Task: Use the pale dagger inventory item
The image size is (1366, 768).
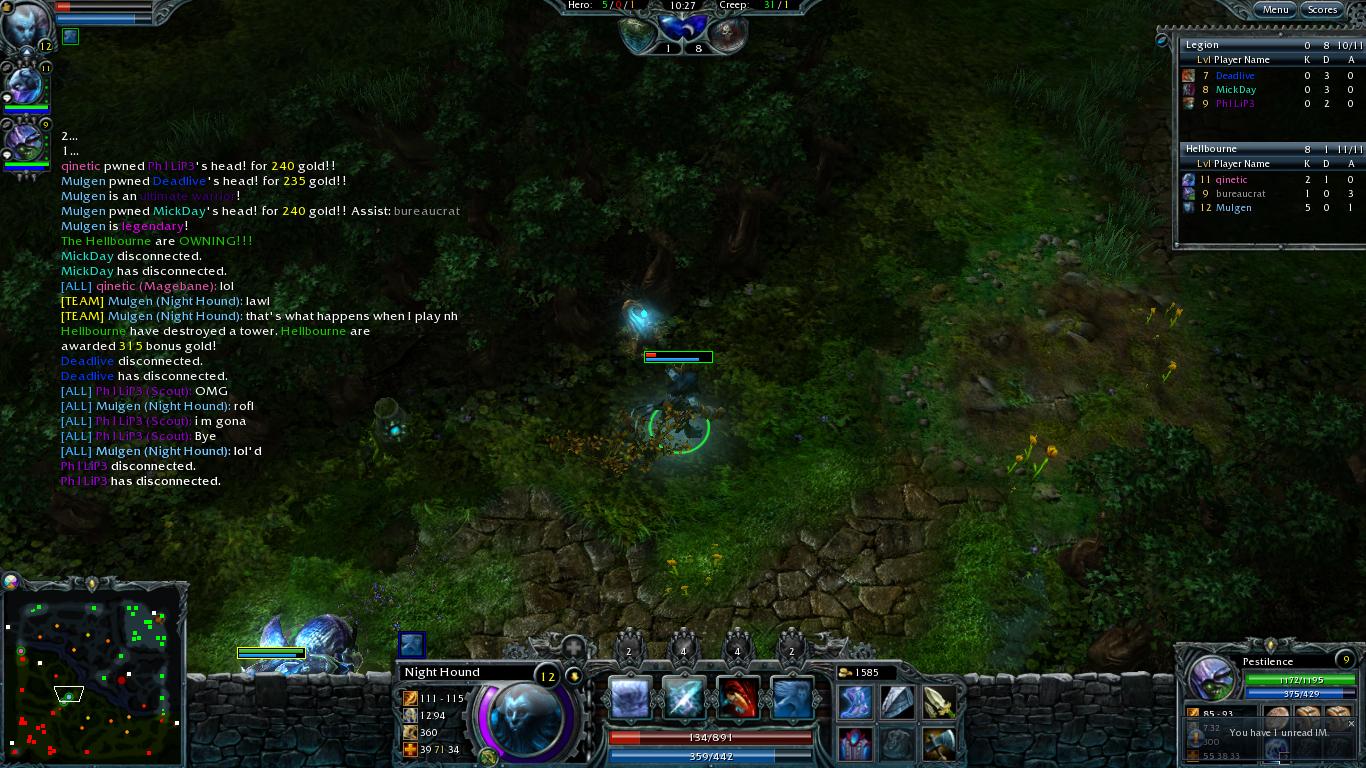Action: point(938,702)
